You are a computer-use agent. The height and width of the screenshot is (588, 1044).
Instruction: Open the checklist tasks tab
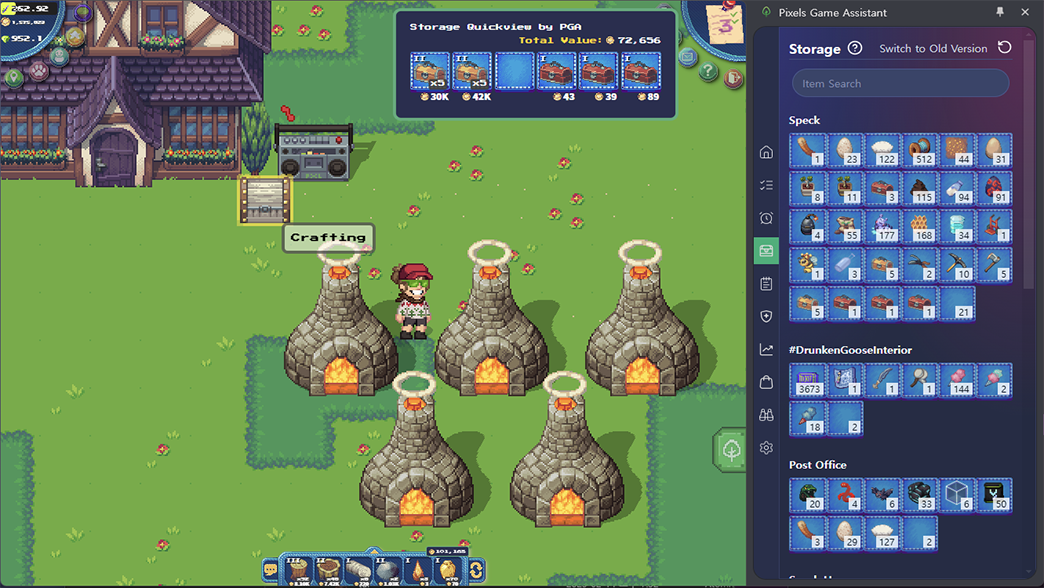point(766,185)
